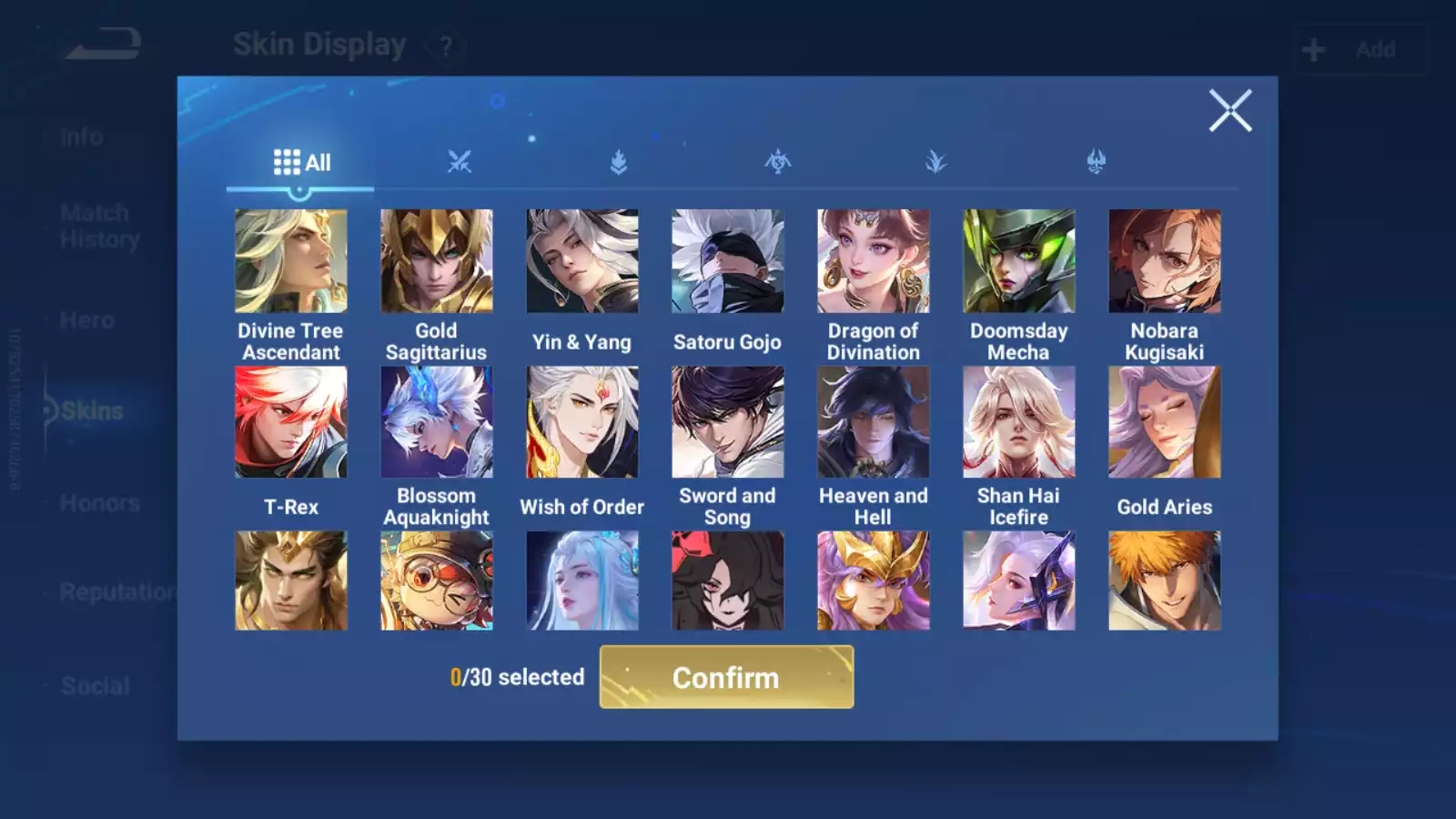Open the Add button in top corner

(x=1360, y=49)
